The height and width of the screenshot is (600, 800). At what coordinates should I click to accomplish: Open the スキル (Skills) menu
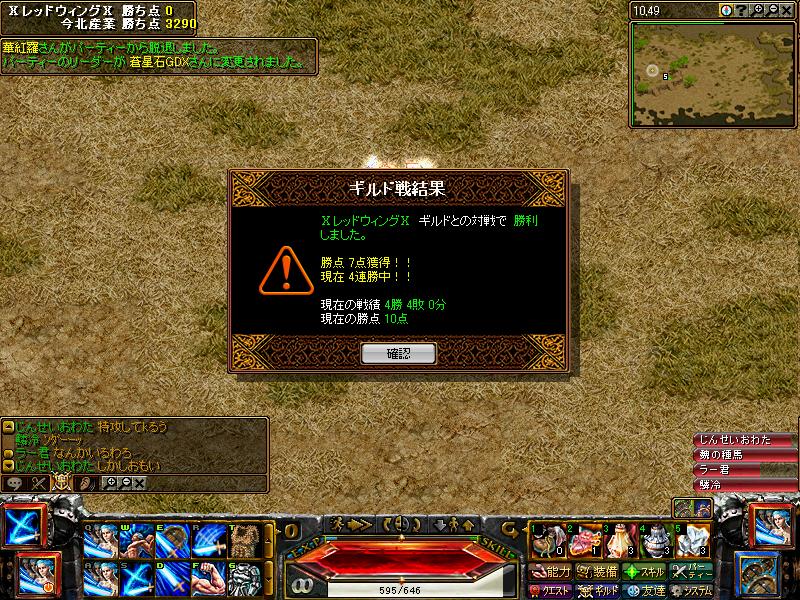coord(645,572)
